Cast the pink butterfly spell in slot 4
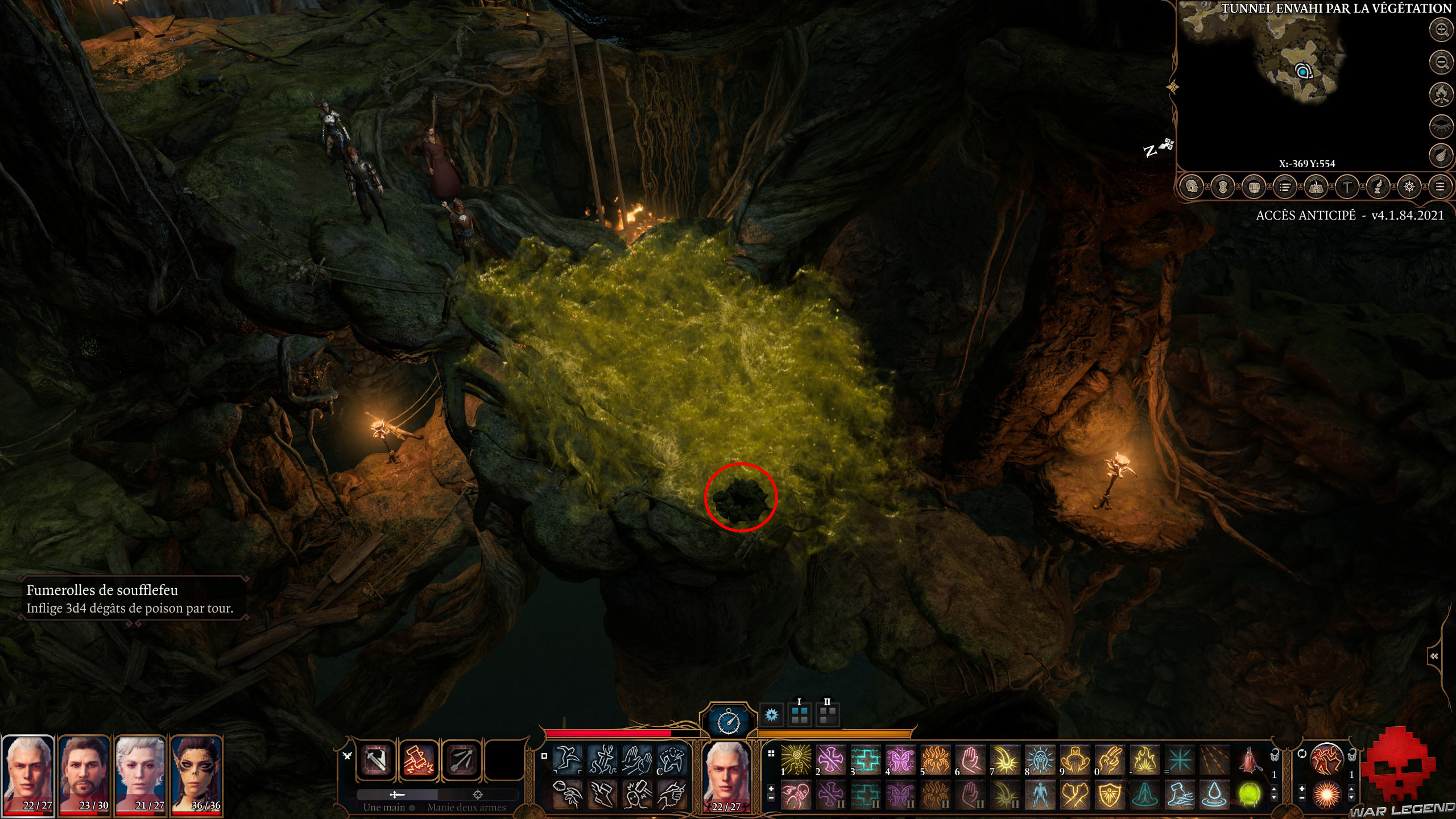 tap(900, 760)
